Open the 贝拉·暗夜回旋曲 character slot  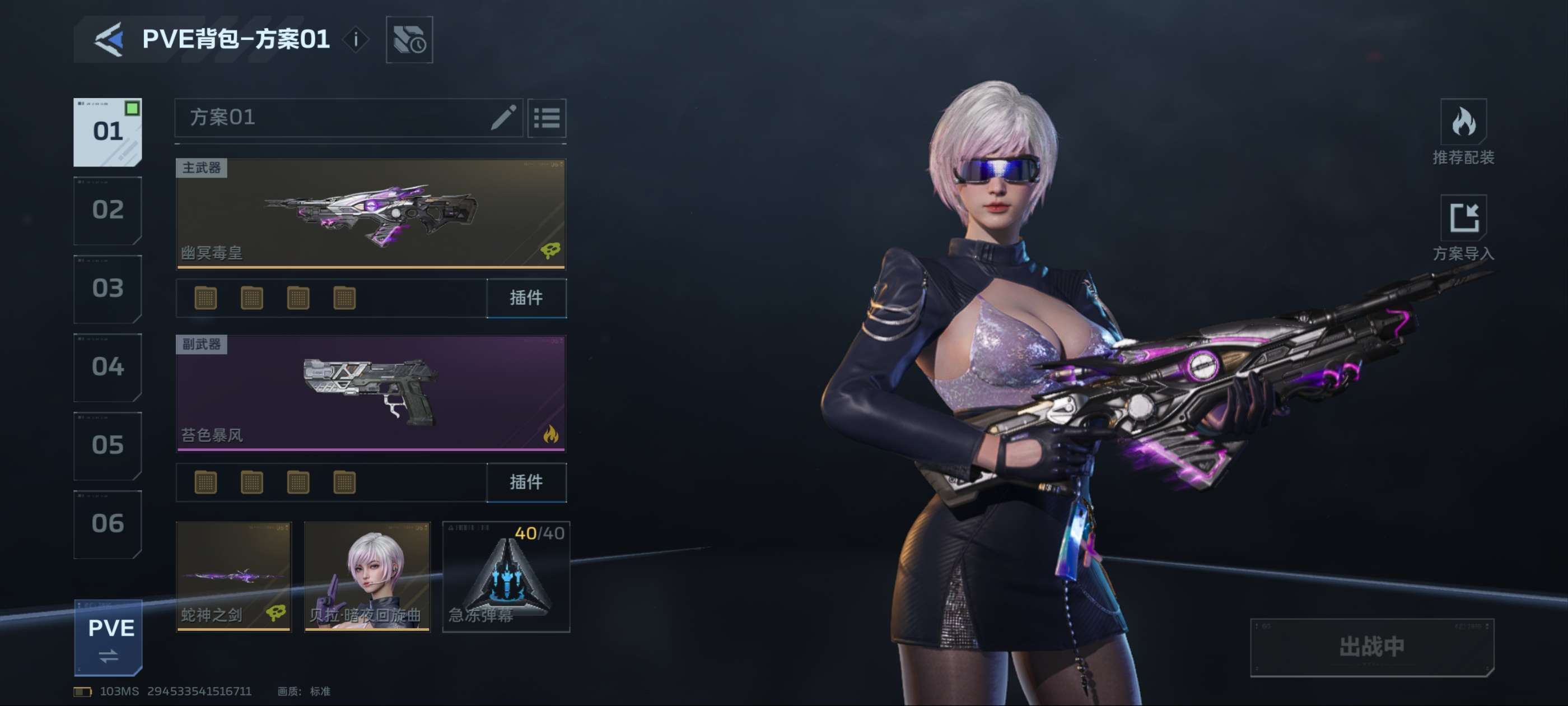tap(367, 576)
